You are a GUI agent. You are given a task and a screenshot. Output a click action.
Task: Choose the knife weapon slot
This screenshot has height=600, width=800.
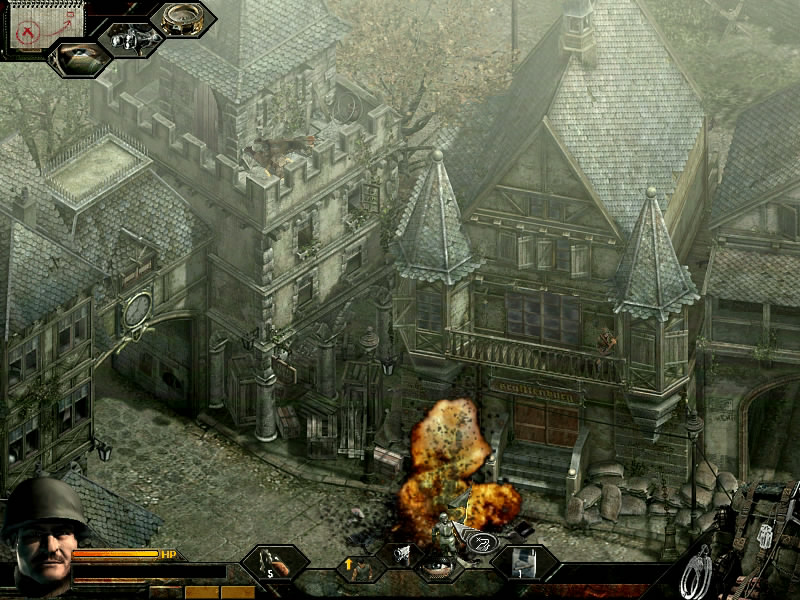click(x=274, y=564)
